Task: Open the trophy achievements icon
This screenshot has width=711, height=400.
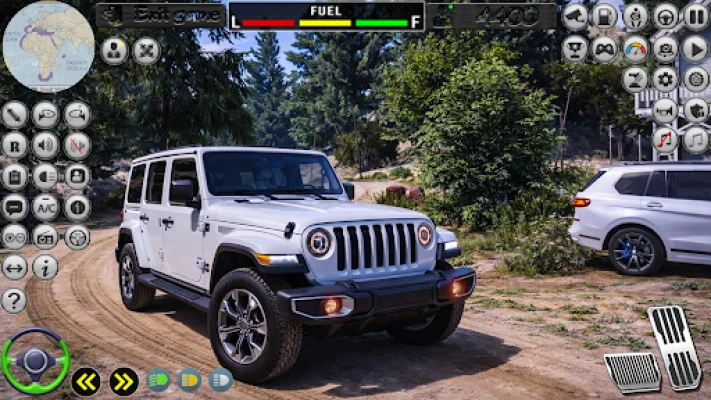Action: click(x=575, y=48)
